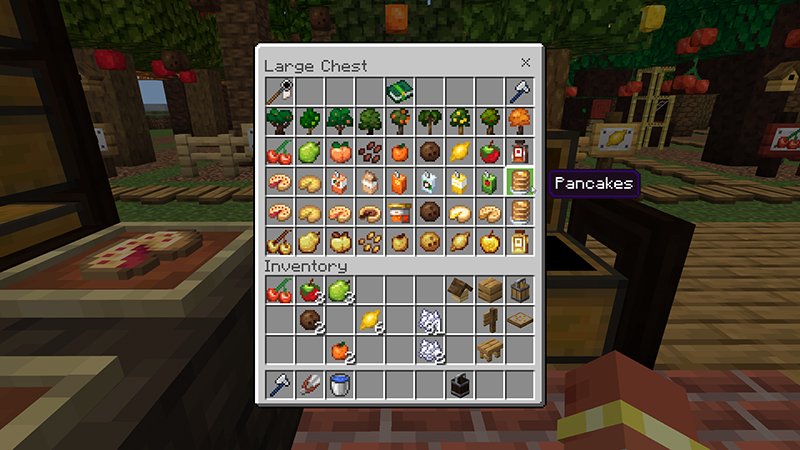This screenshot has height=450, width=800.
Task: Choose the orange juice carton
Action: click(400, 182)
